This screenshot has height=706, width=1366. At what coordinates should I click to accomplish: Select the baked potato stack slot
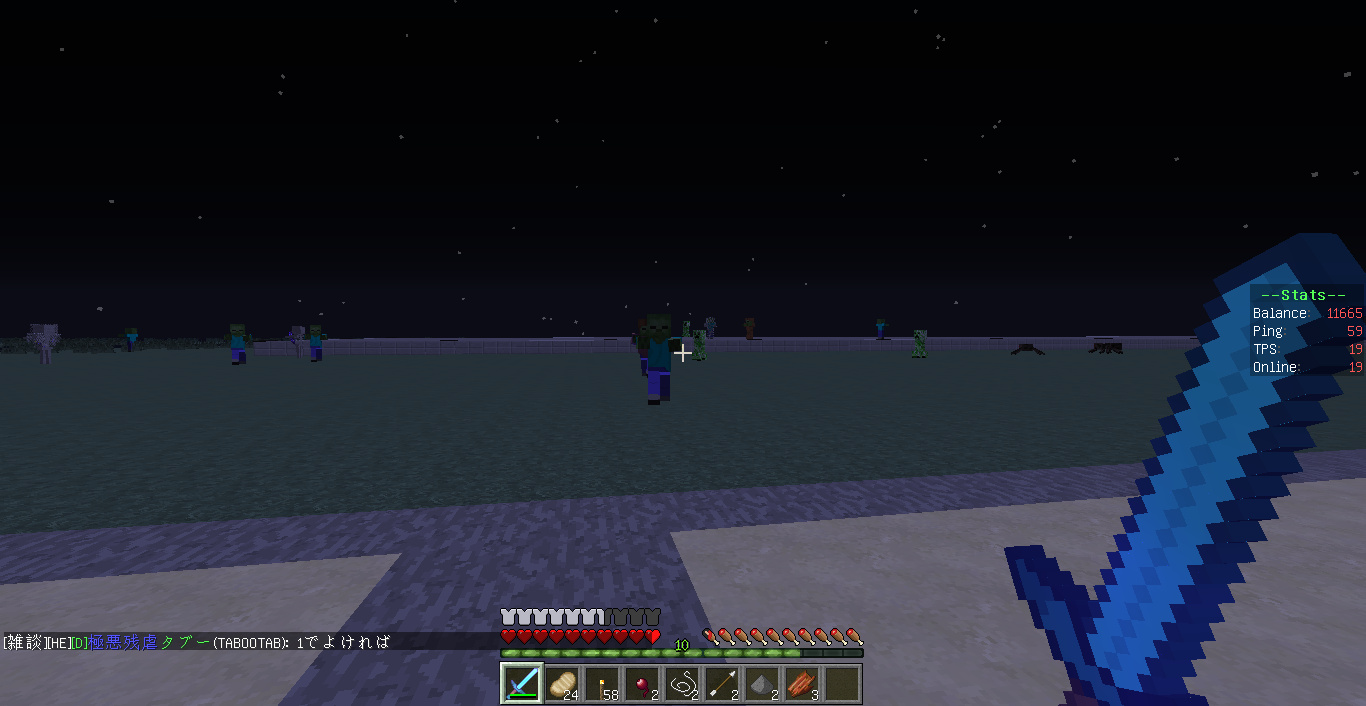tap(563, 684)
